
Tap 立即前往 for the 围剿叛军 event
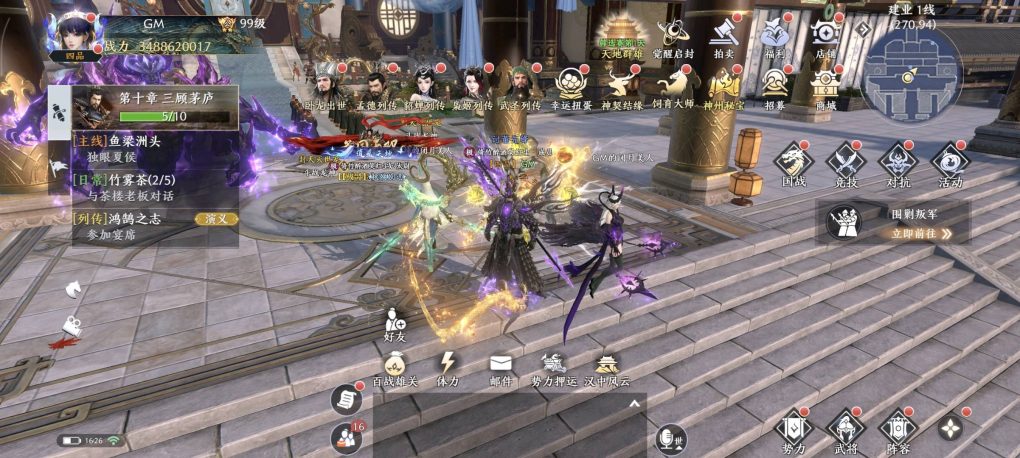[915, 233]
